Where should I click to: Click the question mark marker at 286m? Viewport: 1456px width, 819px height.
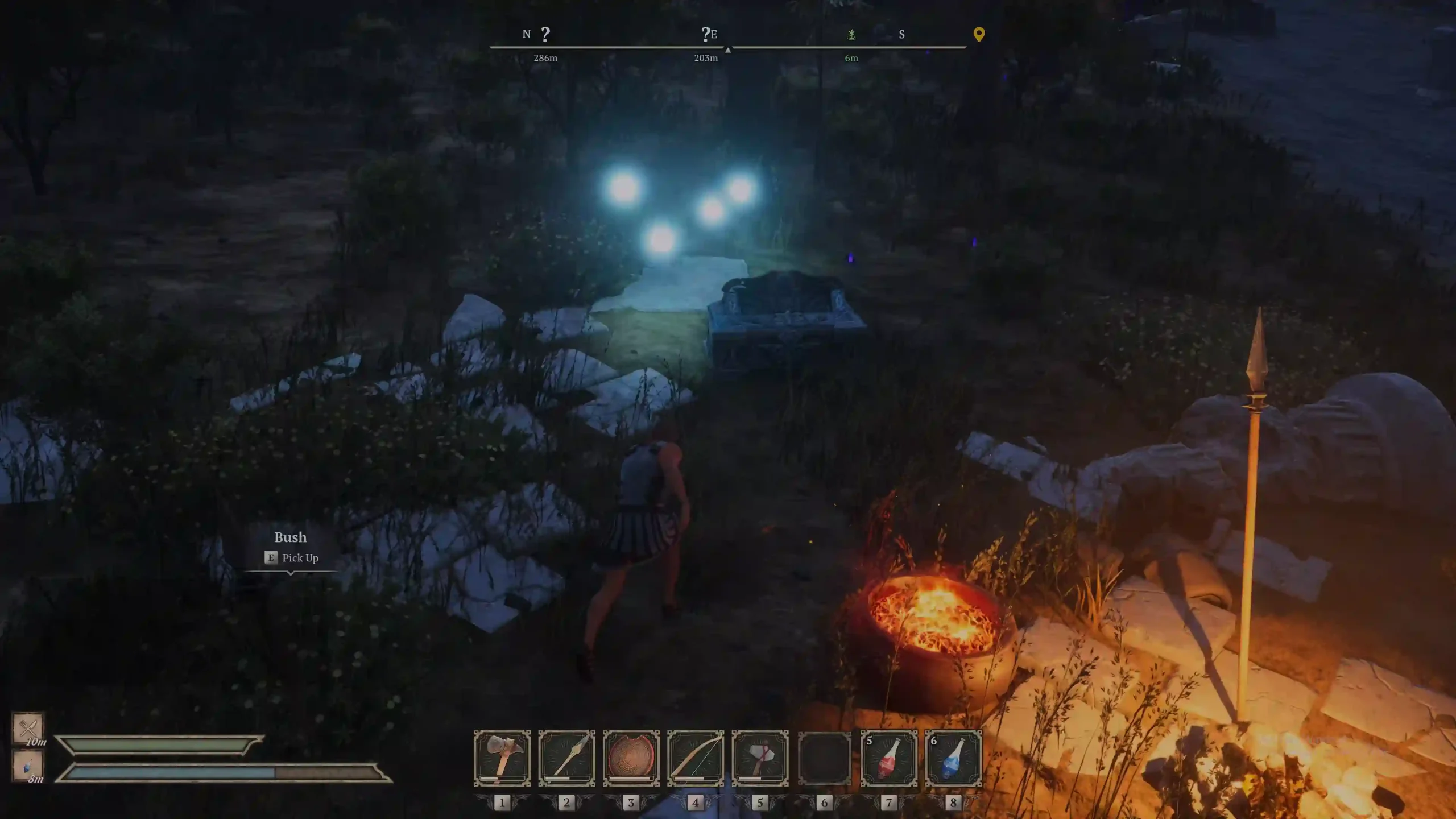tap(545, 35)
